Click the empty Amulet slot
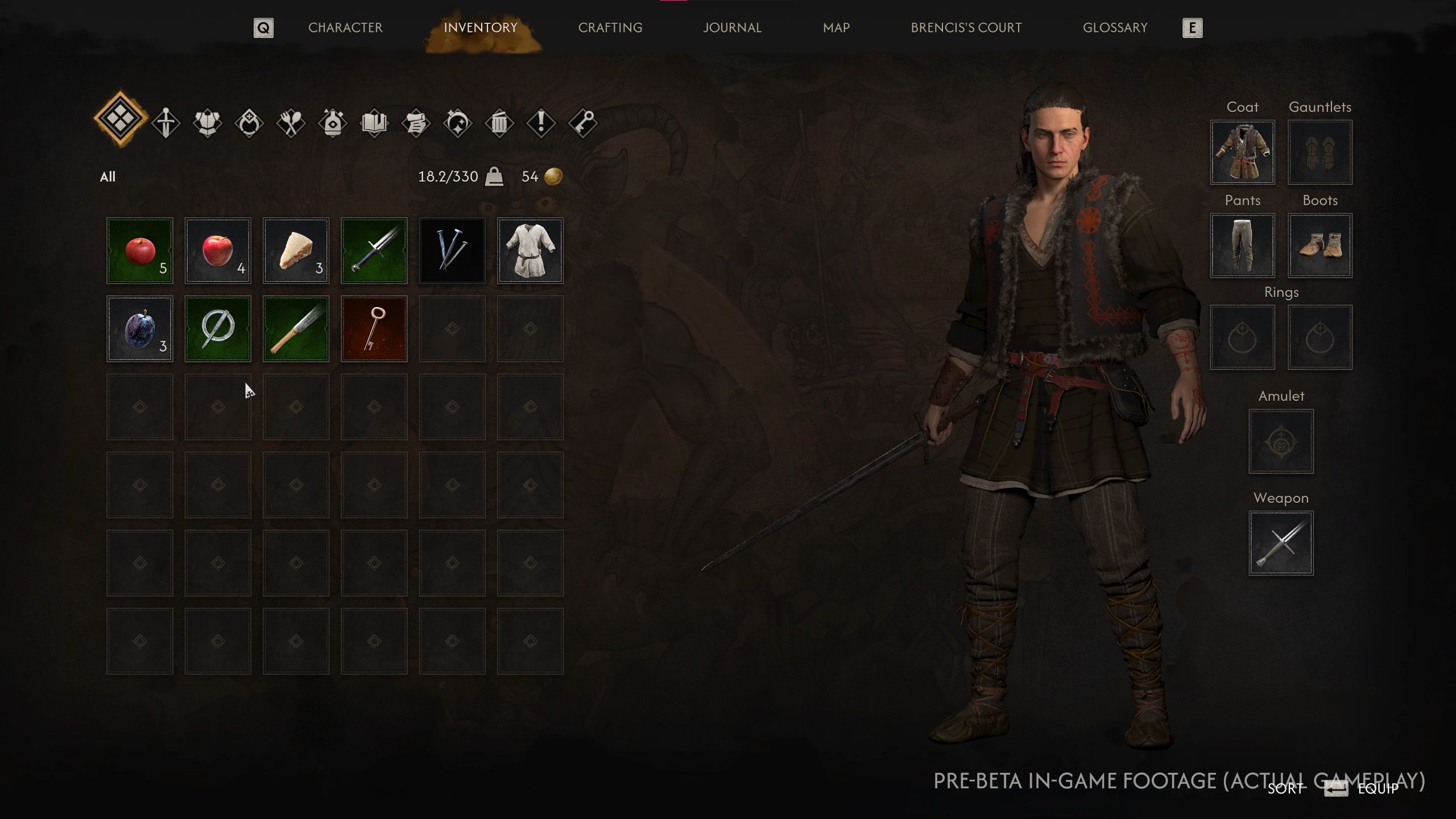Viewport: 1456px width, 819px height. (1281, 441)
